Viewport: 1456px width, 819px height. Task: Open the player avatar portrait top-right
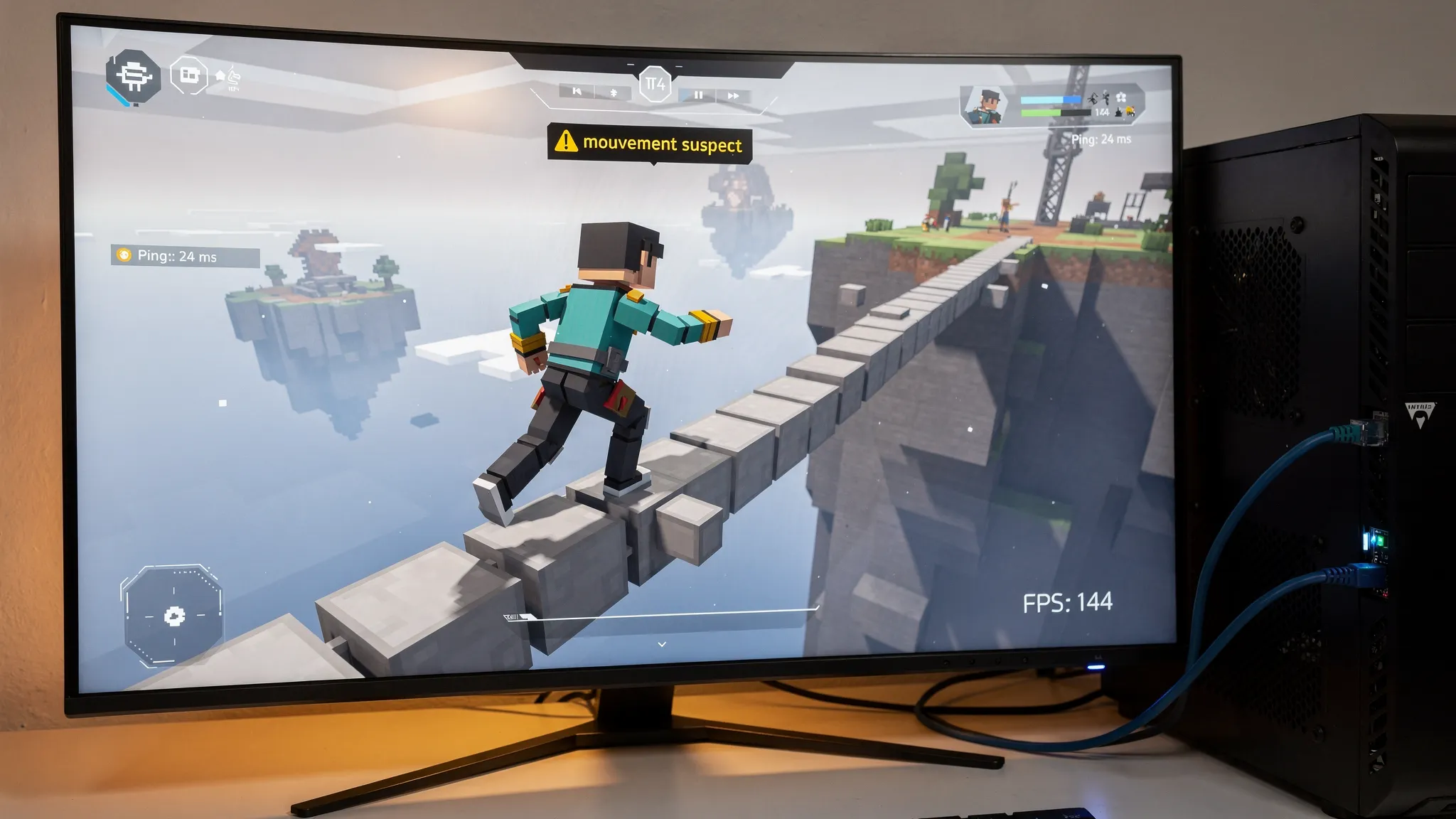coord(987,107)
